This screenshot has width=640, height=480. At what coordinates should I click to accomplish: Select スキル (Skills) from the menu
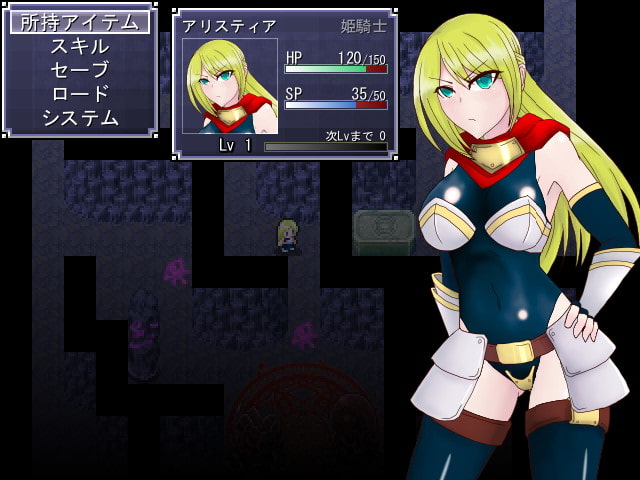(80, 46)
